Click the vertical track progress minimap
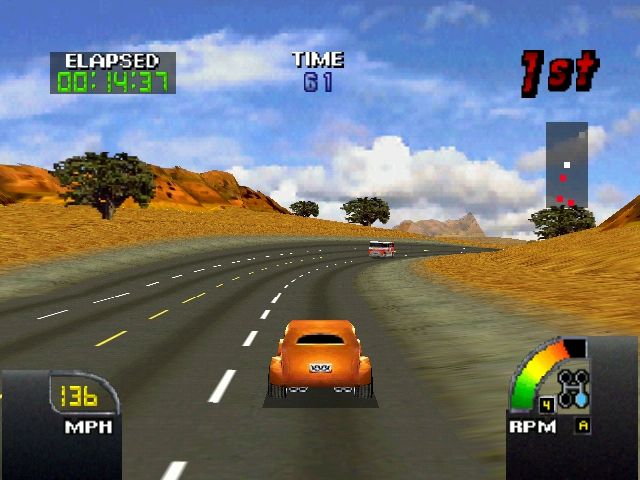640x480 pixels. pos(566,166)
